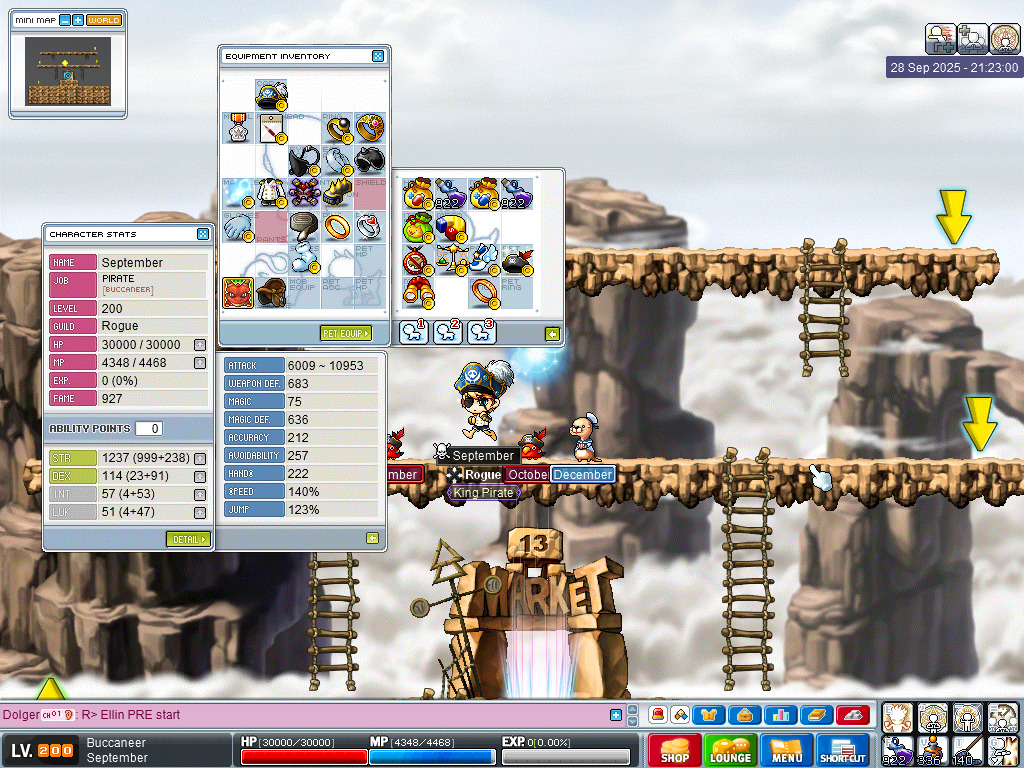Close the Character Stats window

[203, 234]
